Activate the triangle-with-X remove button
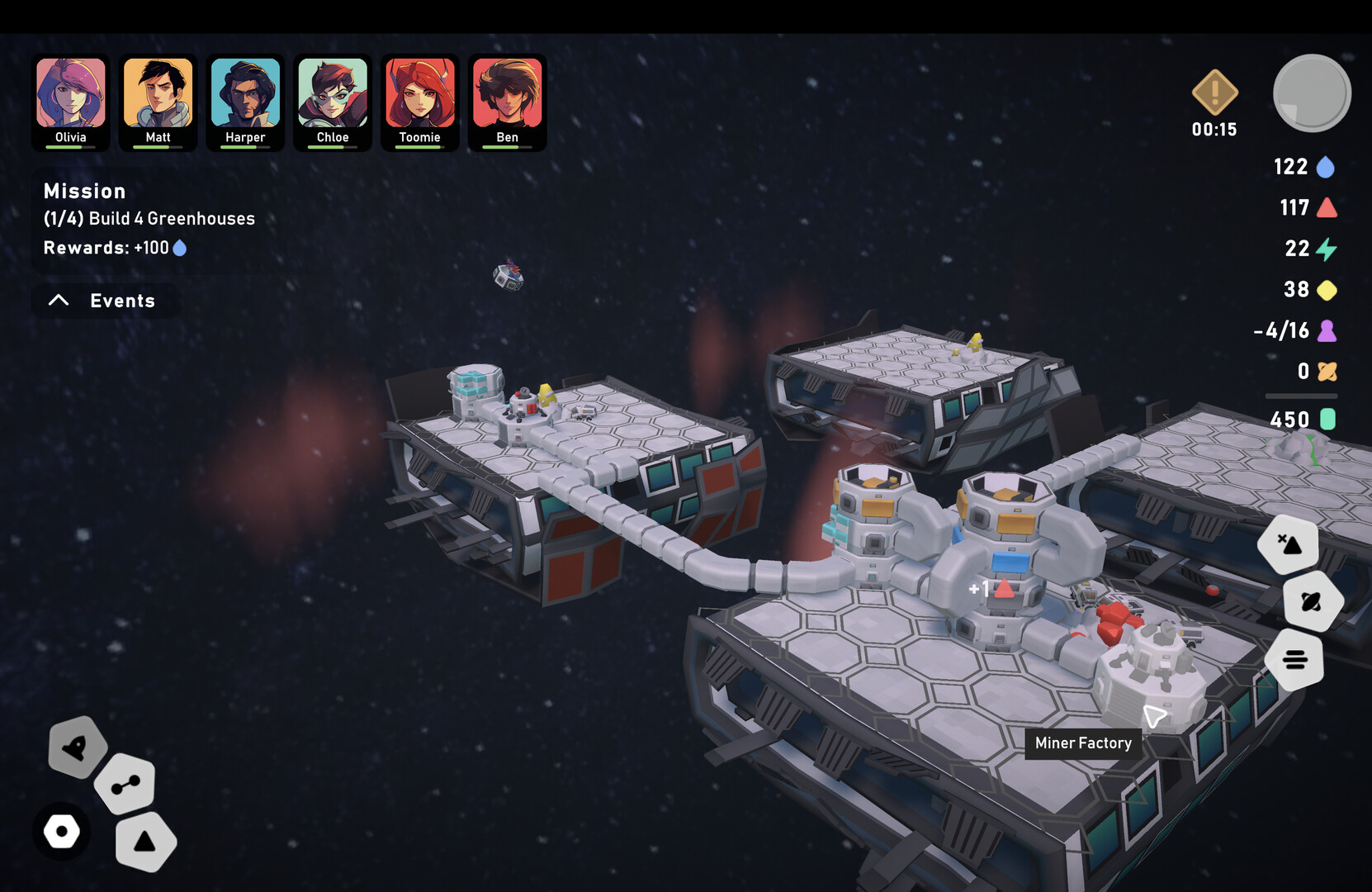 pos(1289,543)
